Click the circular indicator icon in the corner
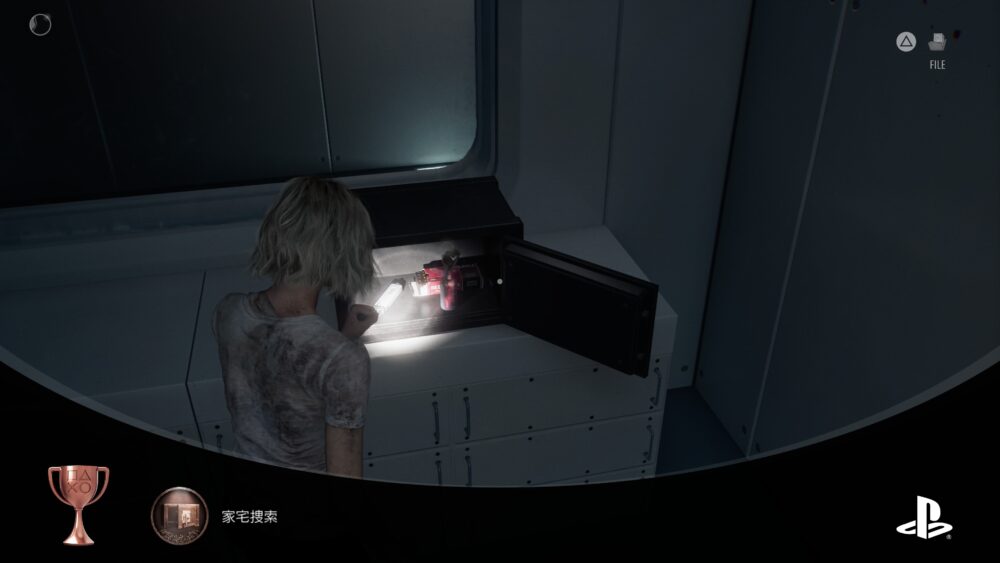 (41, 24)
